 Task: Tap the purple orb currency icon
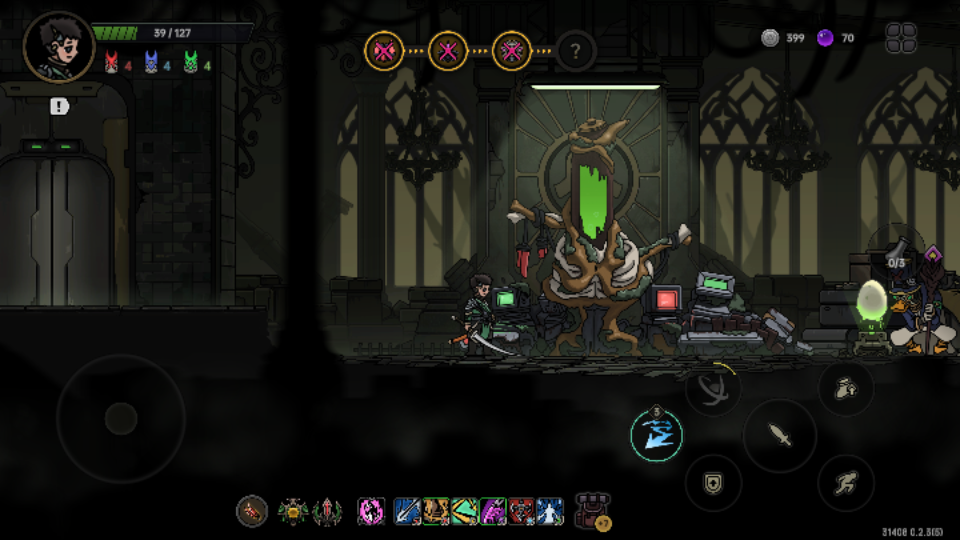pos(825,38)
